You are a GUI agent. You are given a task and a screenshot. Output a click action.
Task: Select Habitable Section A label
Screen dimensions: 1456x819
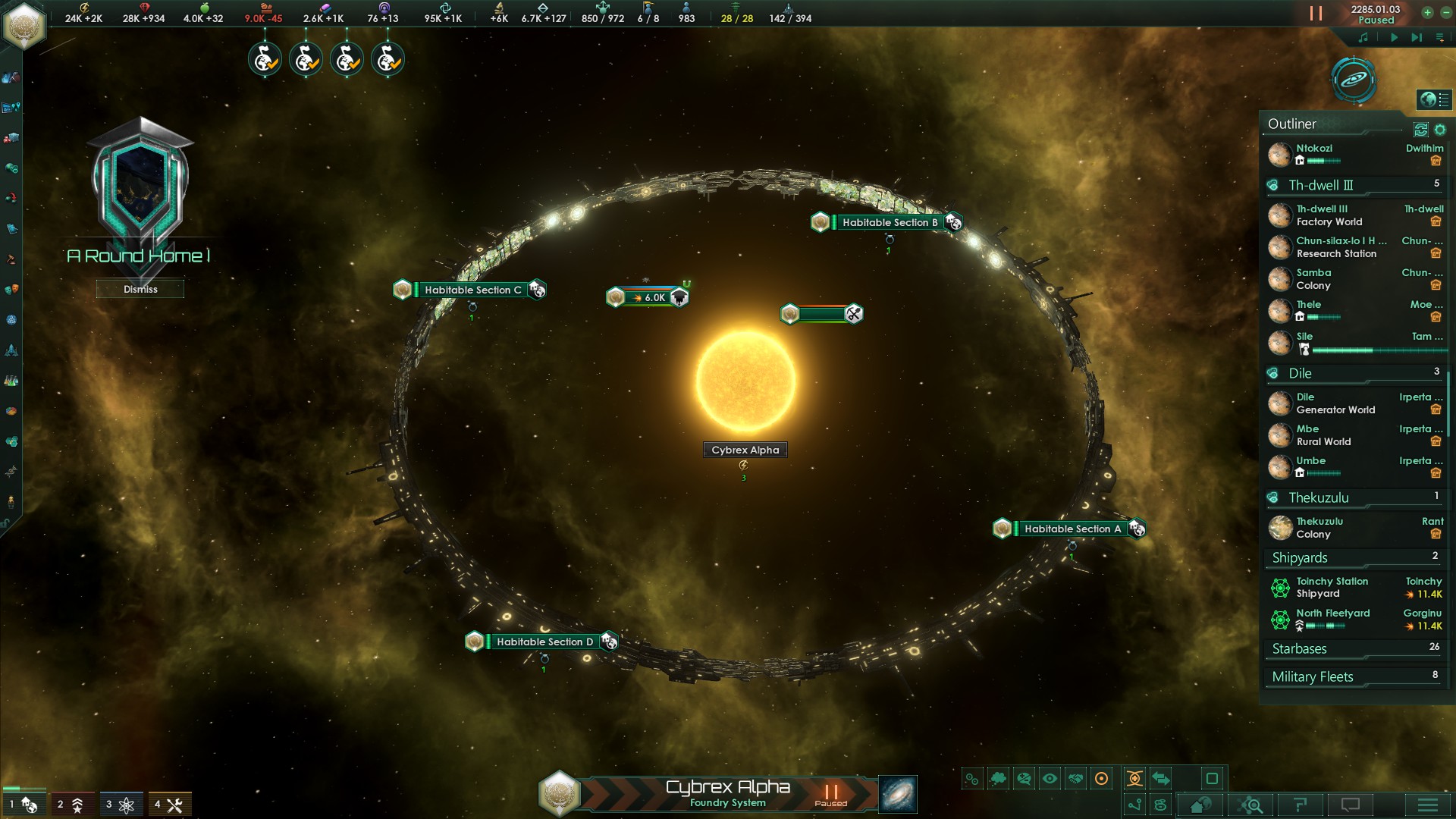click(x=1072, y=529)
